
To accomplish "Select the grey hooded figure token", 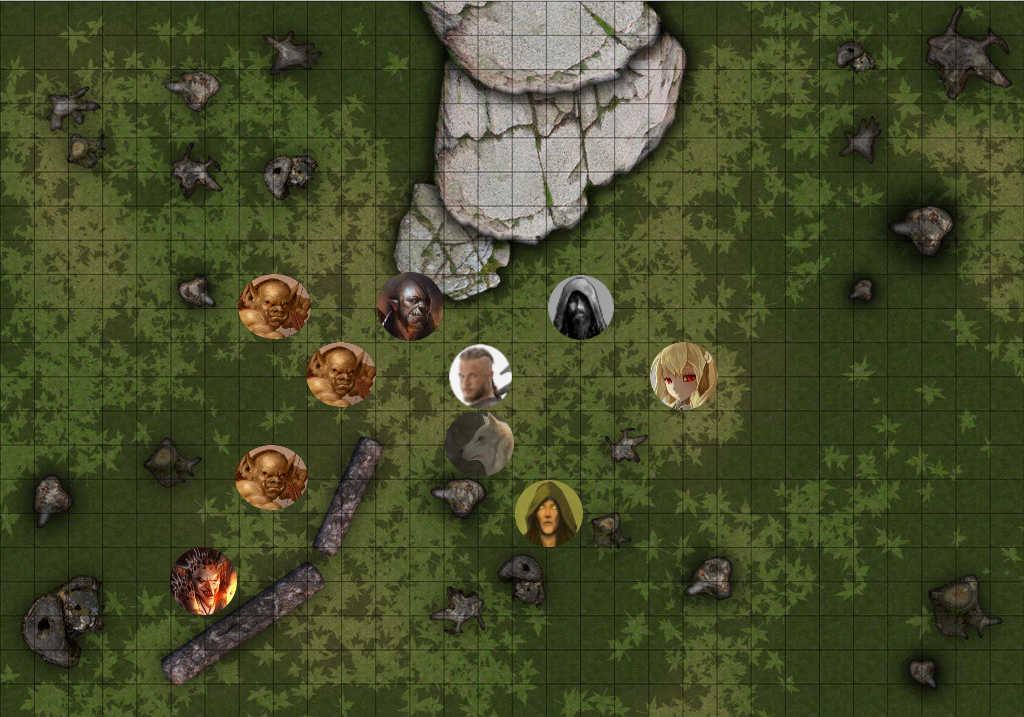I will pyautogui.click(x=581, y=307).
